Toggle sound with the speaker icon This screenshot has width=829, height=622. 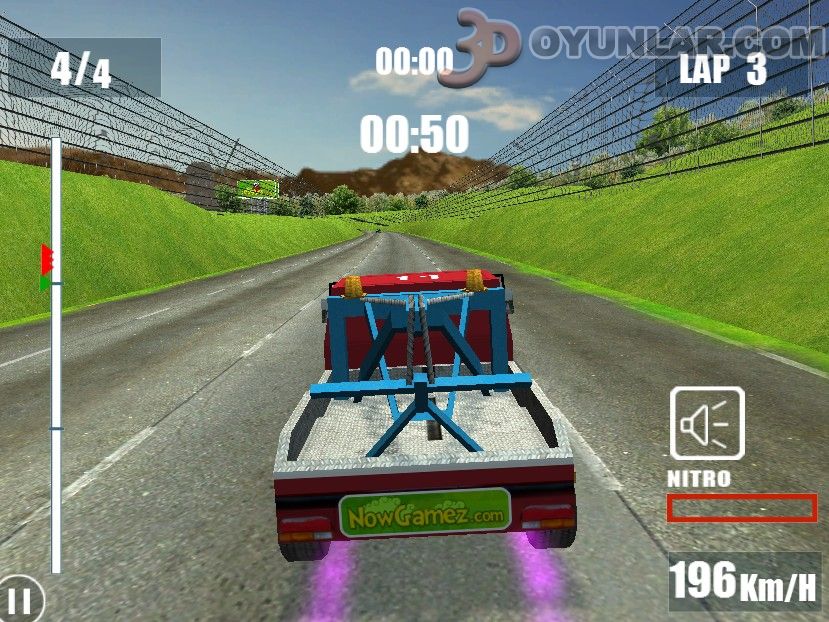(706, 423)
